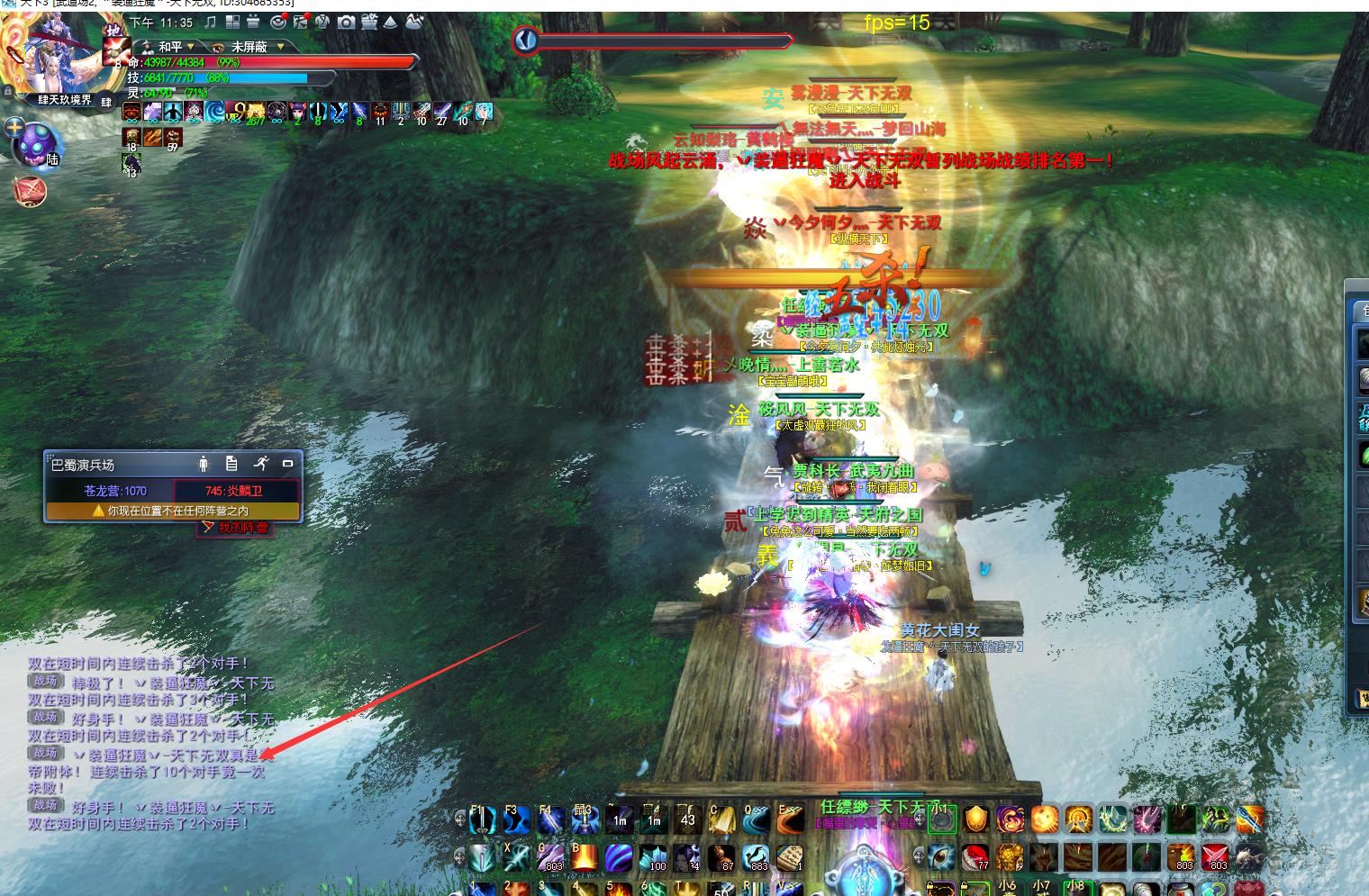Open the gift box icon in top bar
The width and height of the screenshot is (1369, 896).
click(253, 22)
